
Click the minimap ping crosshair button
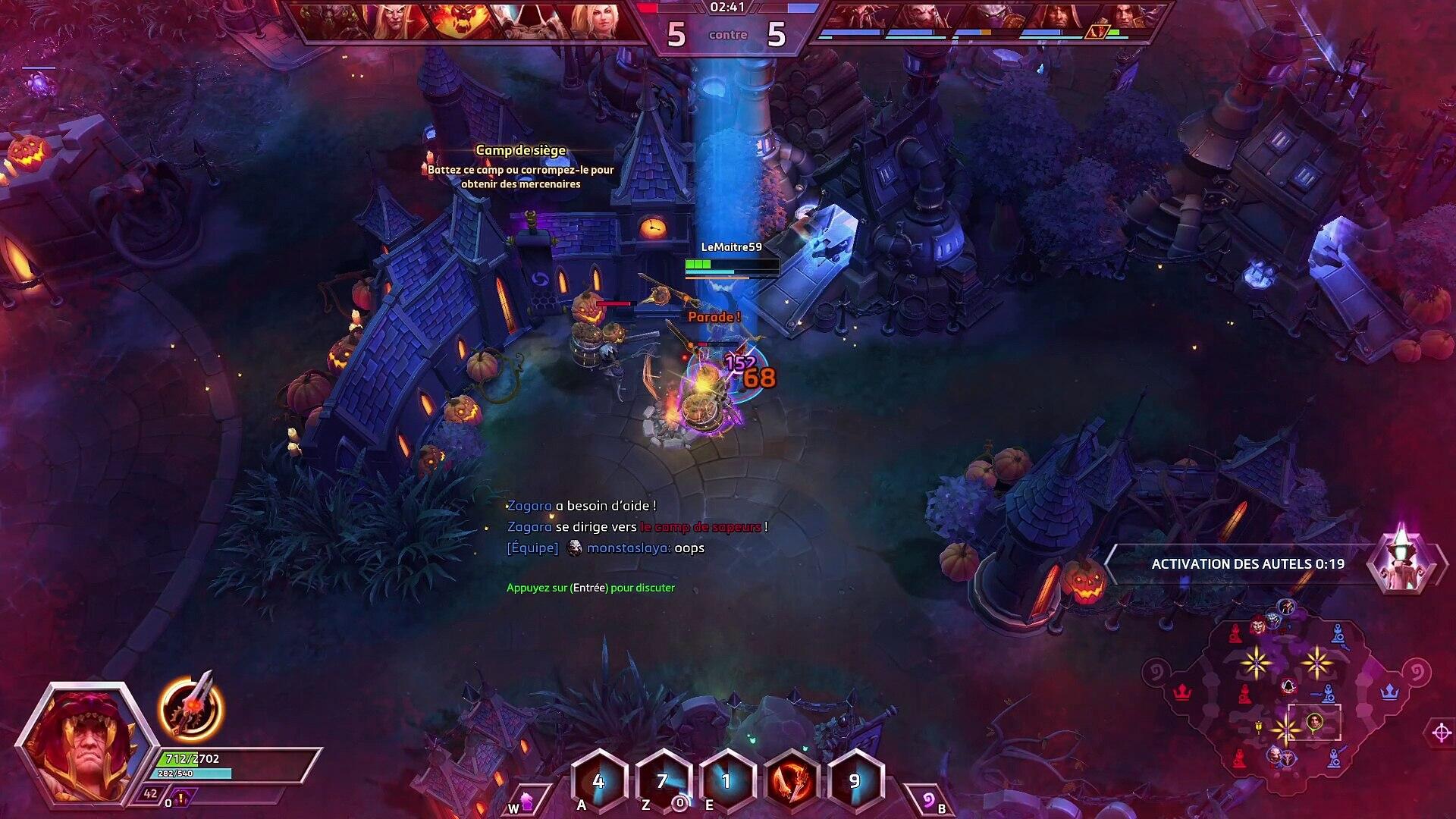click(x=1441, y=733)
